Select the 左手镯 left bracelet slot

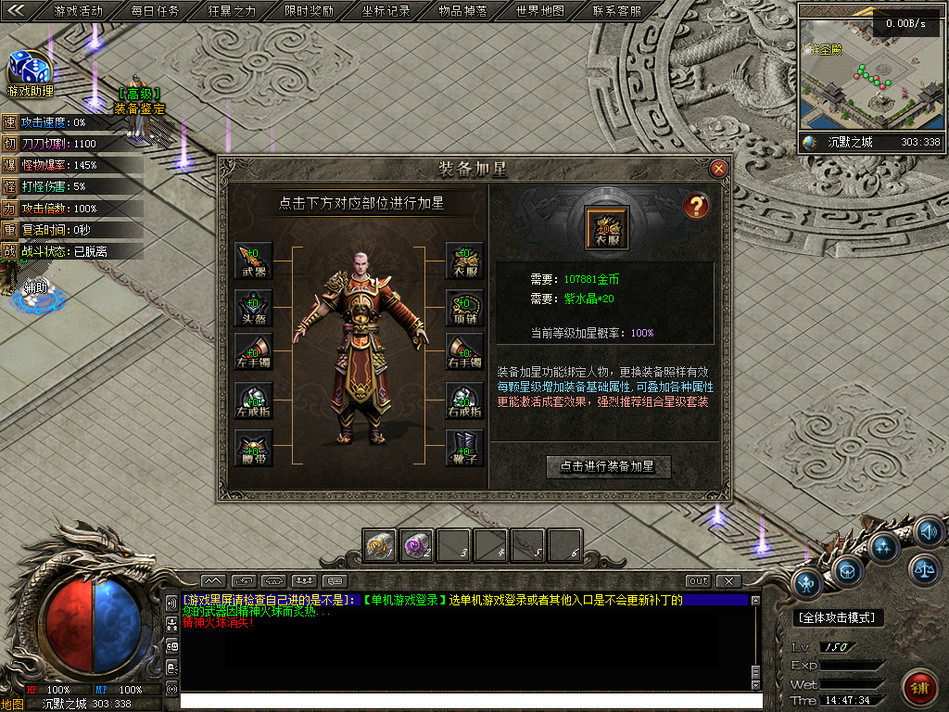coord(253,354)
